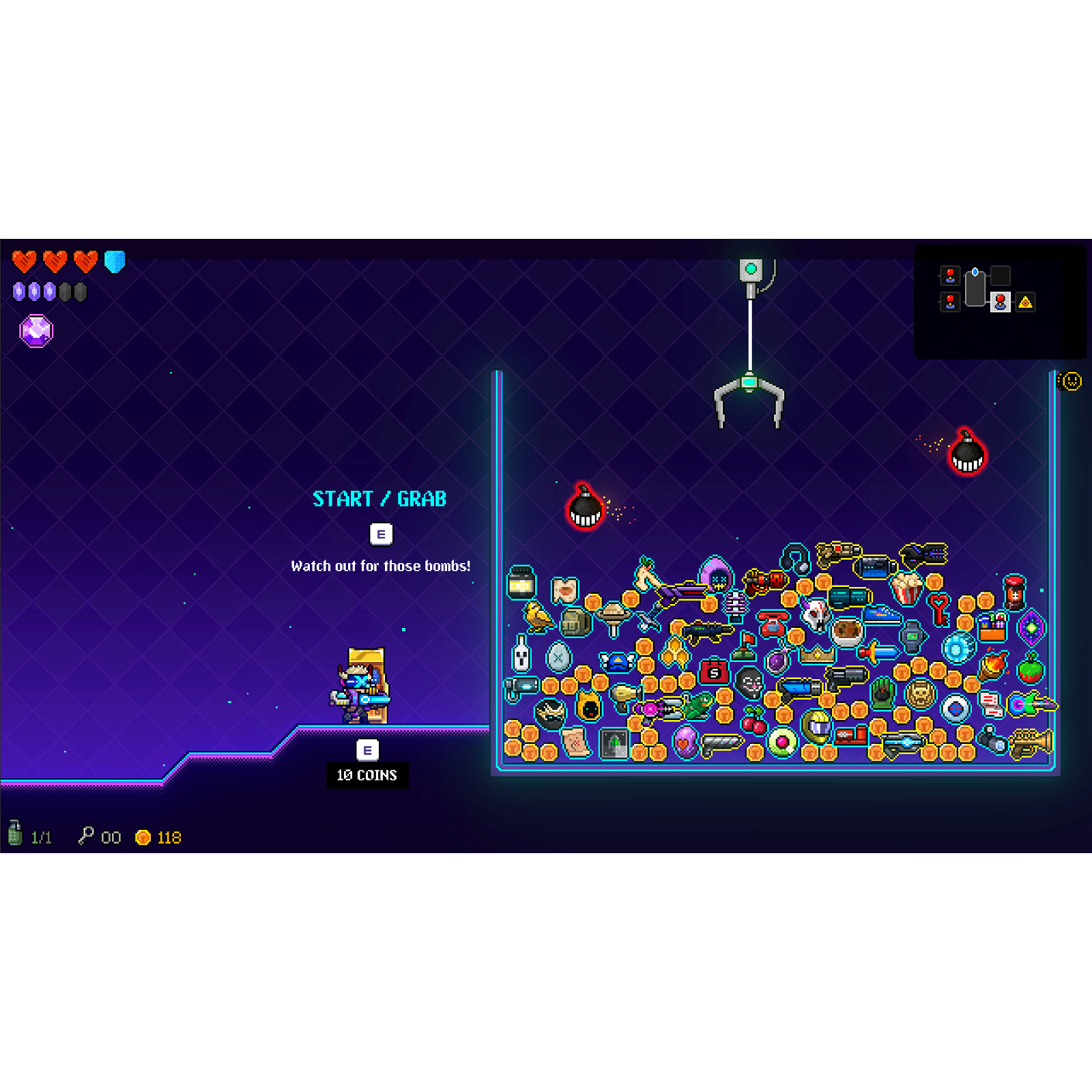This screenshot has width=1092, height=1092.
Task: Select the red key prize in the pit
Action: click(939, 605)
